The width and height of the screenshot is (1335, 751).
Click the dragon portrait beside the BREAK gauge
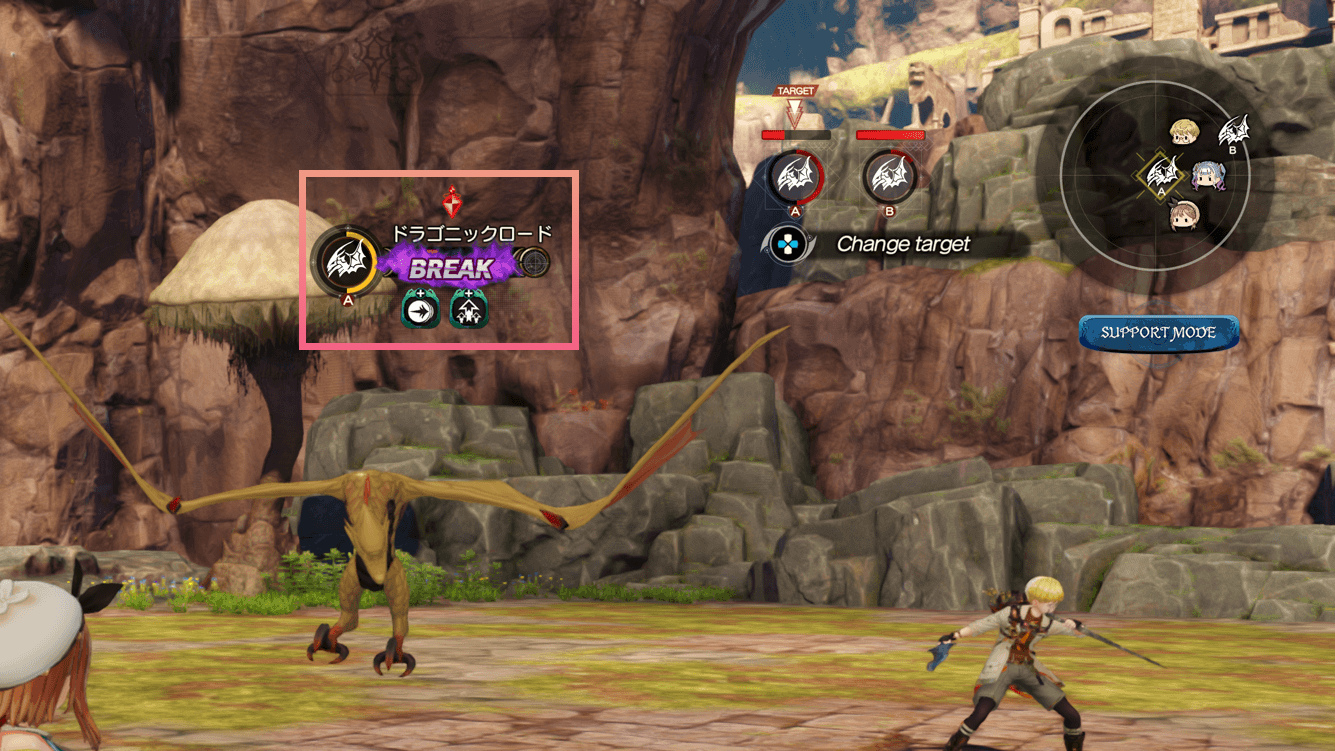coord(343,263)
